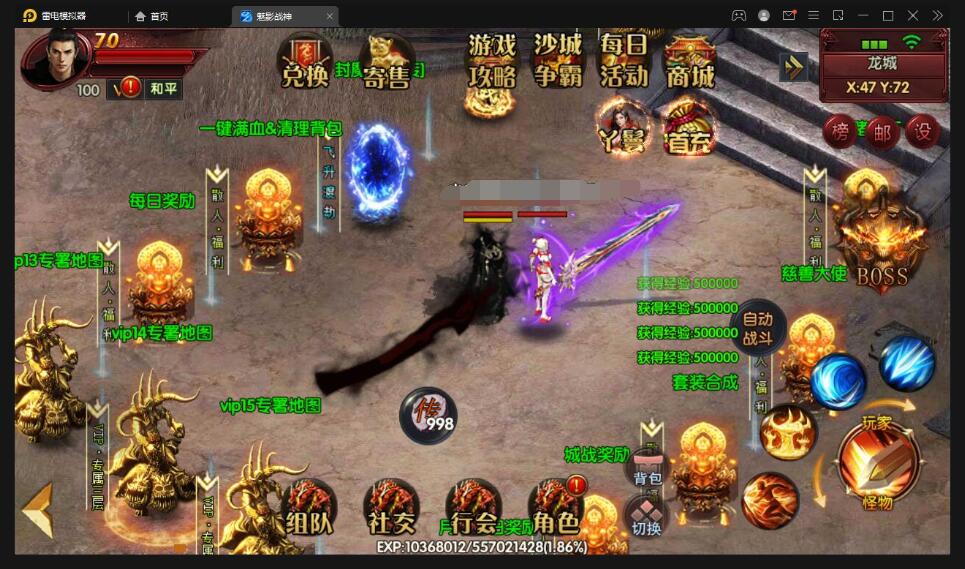The height and width of the screenshot is (569, 965).
Task: Close the 魅影战神 emulator tab
Action: tap(330, 16)
